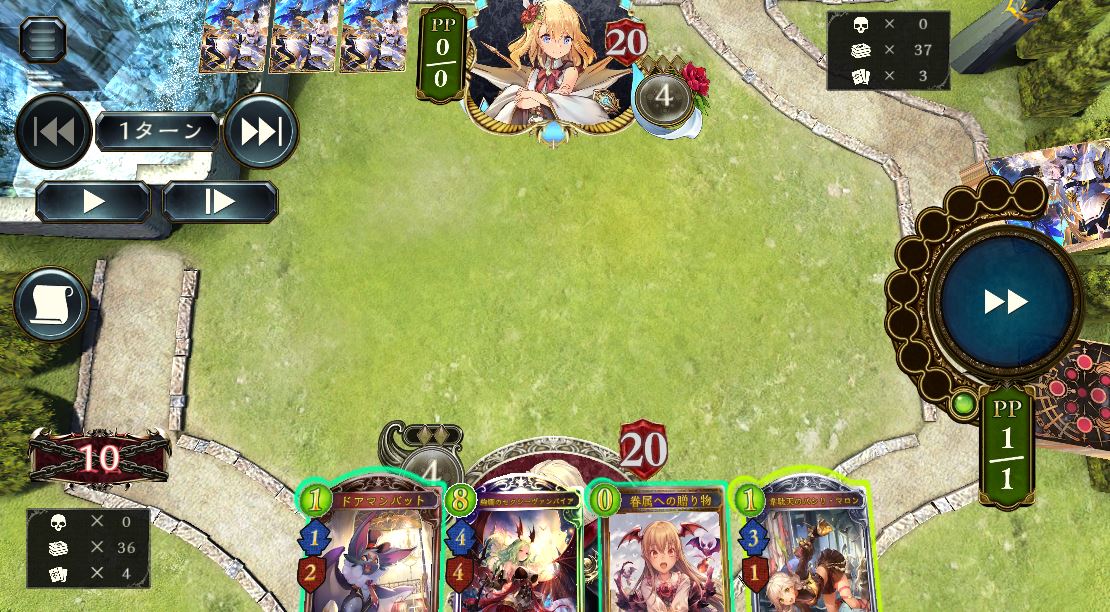1110x612 pixels.
Task: Open the battle log scroll
Action: [51, 305]
